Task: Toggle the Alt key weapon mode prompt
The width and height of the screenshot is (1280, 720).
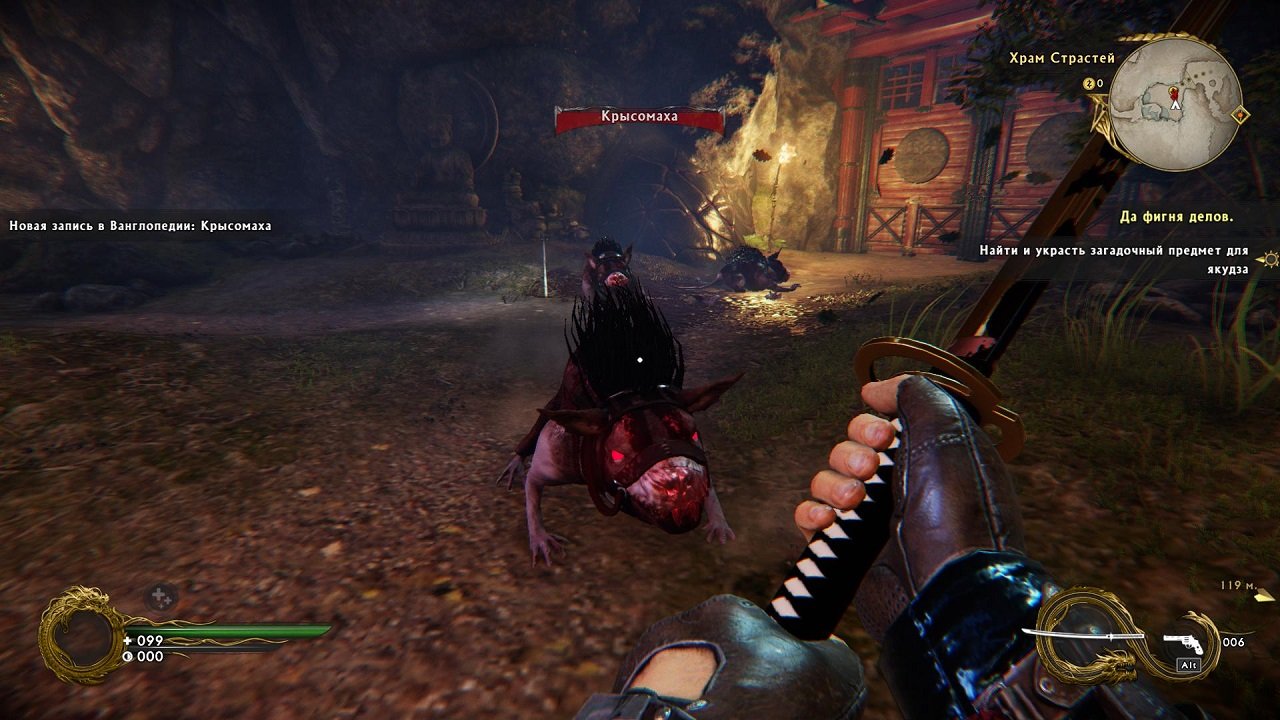Action: [x=1188, y=665]
